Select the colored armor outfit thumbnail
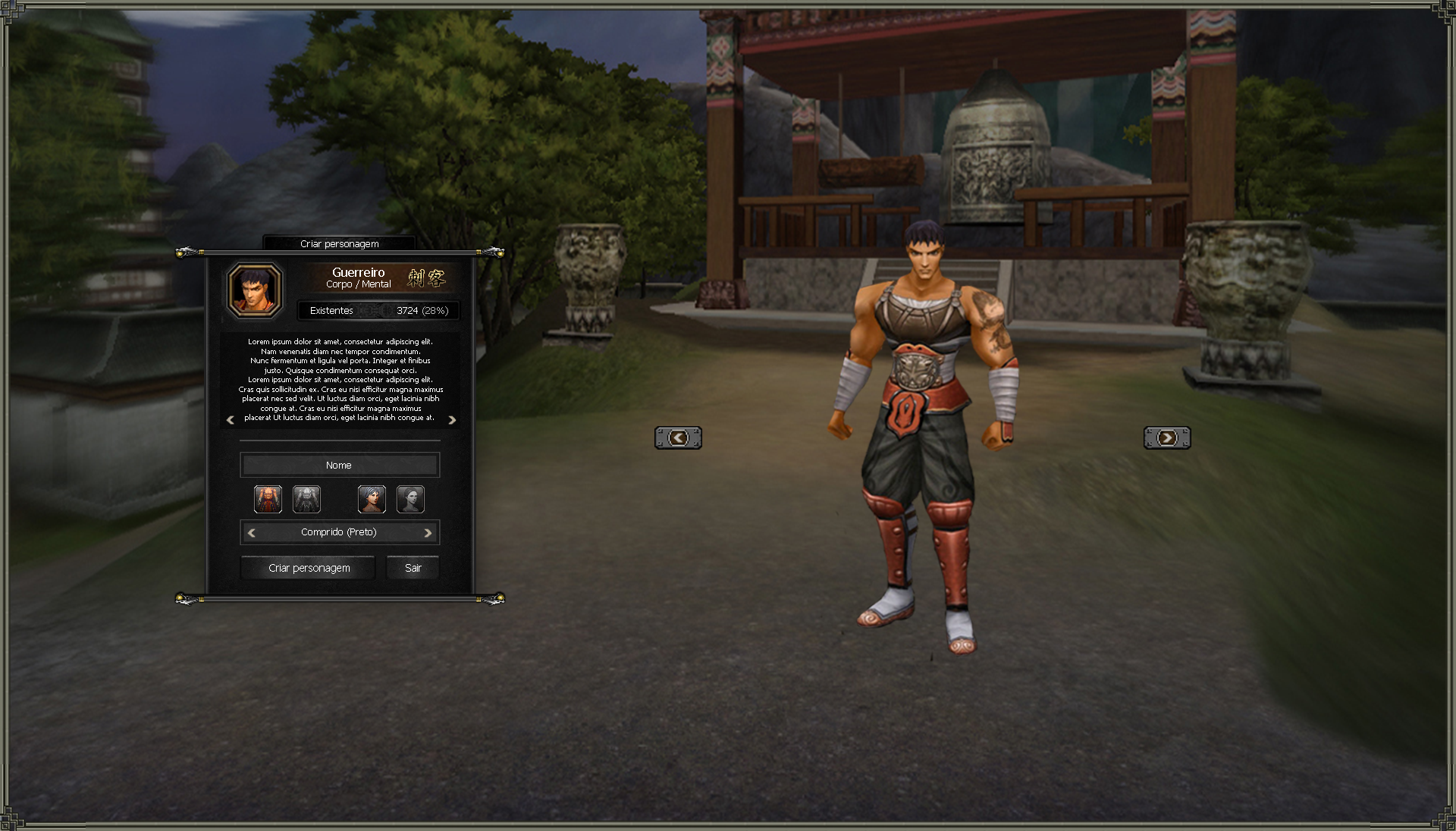Viewport: 1456px width, 831px height. tap(268, 500)
